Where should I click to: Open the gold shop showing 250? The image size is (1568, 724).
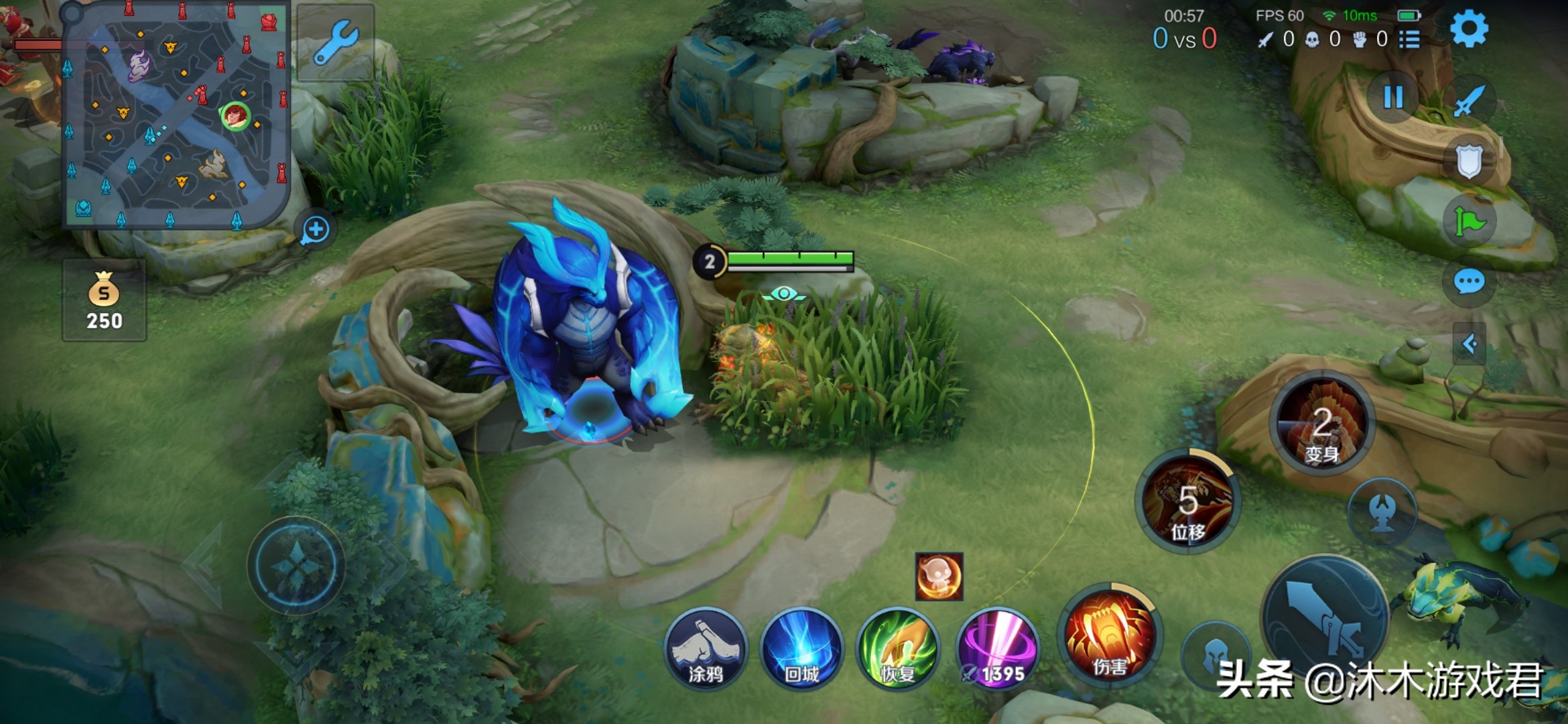(x=104, y=301)
